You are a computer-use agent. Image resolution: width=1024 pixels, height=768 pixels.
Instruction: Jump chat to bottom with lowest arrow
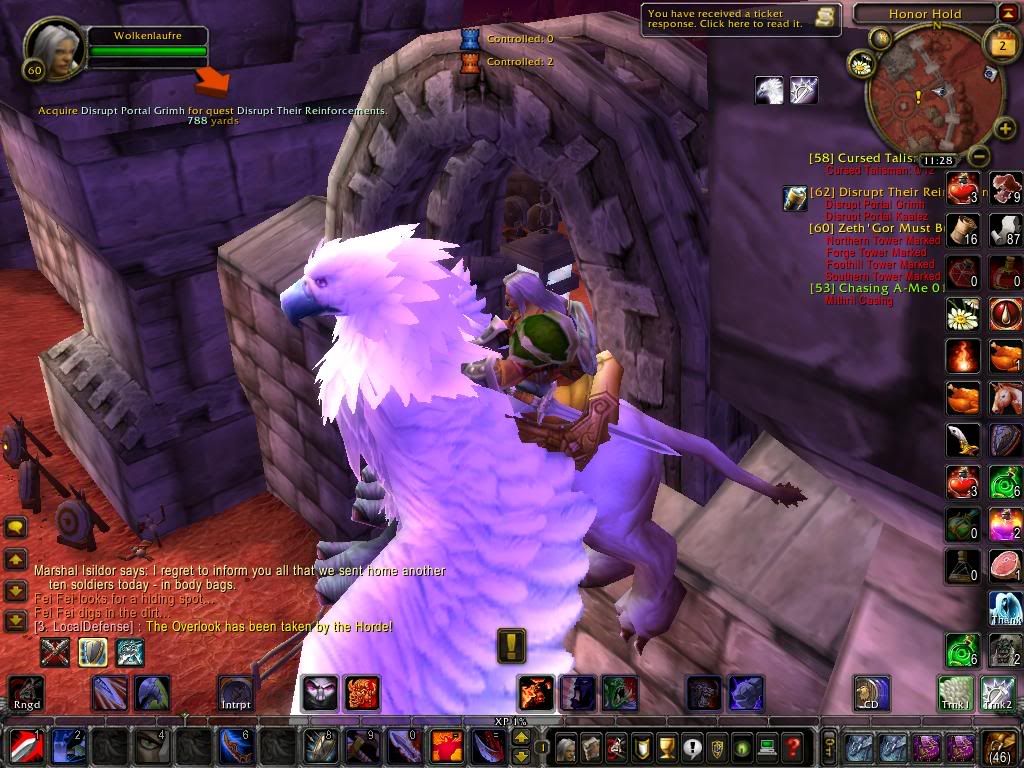(16, 620)
